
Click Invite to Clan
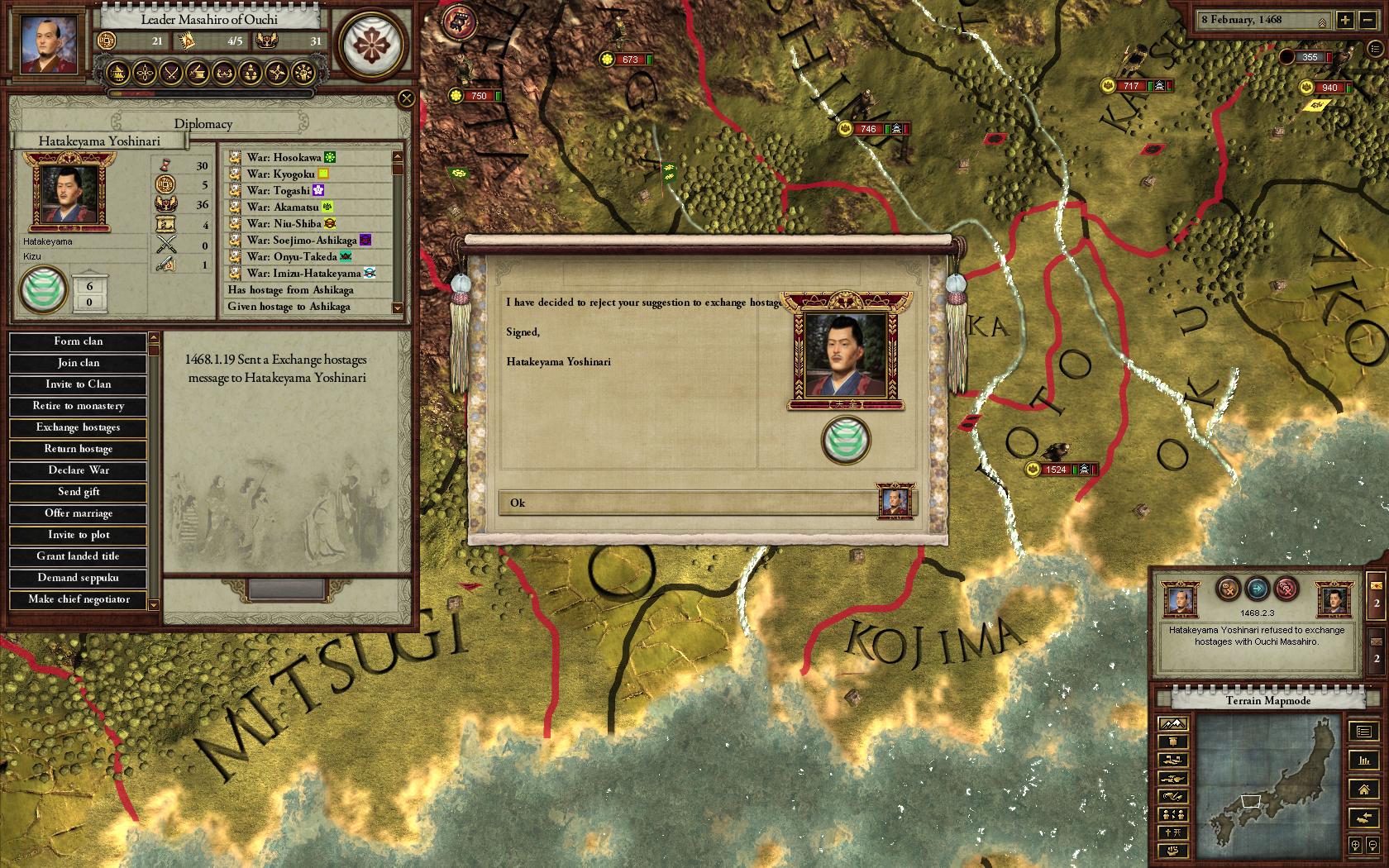(x=79, y=384)
